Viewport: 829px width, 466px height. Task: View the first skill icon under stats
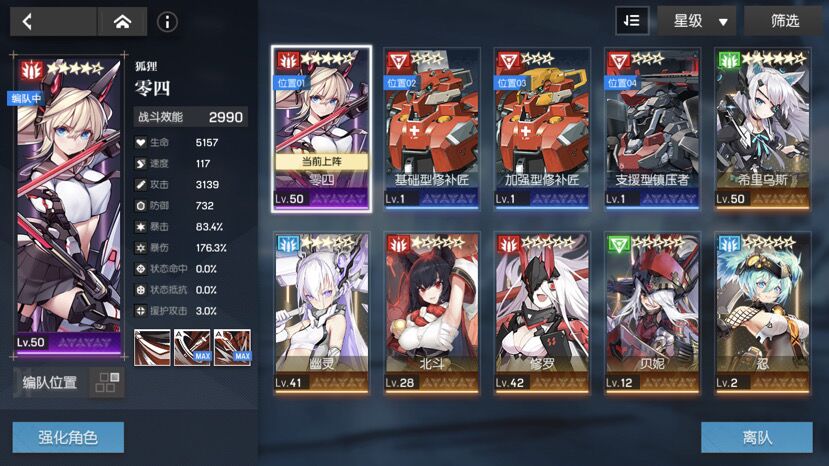tap(152, 347)
